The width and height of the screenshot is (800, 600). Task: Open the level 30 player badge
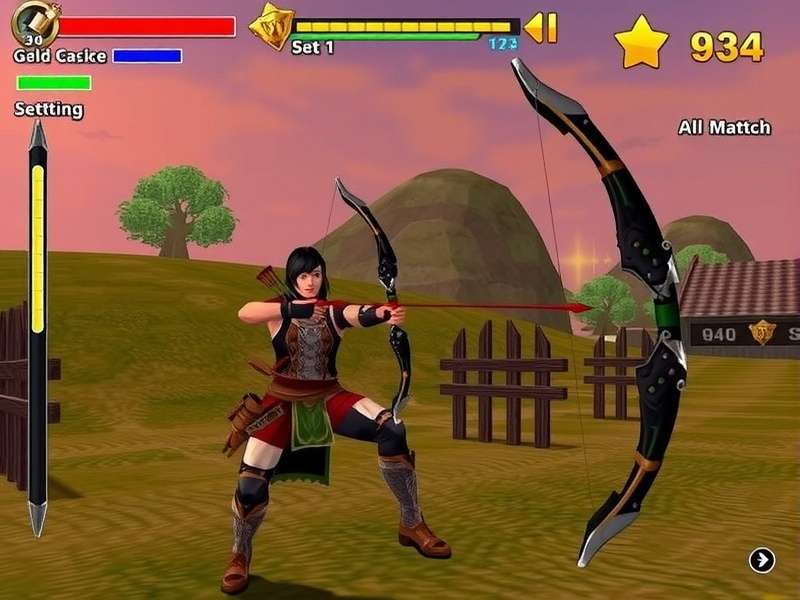pyautogui.click(x=32, y=24)
